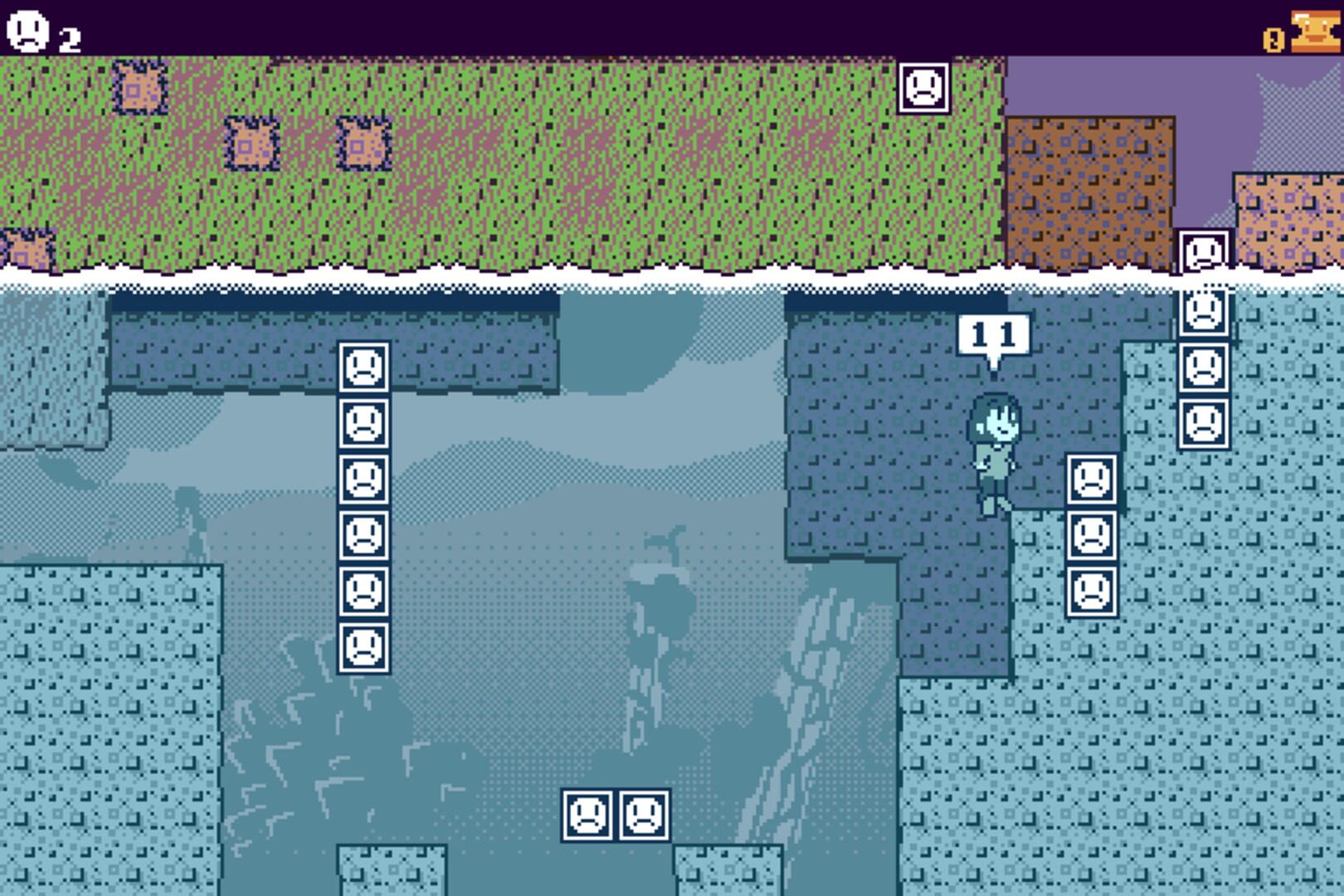Click the bottommost sad face block in the left column
This screenshot has height=896, width=1344.
pyautogui.click(x=363, y=647)
